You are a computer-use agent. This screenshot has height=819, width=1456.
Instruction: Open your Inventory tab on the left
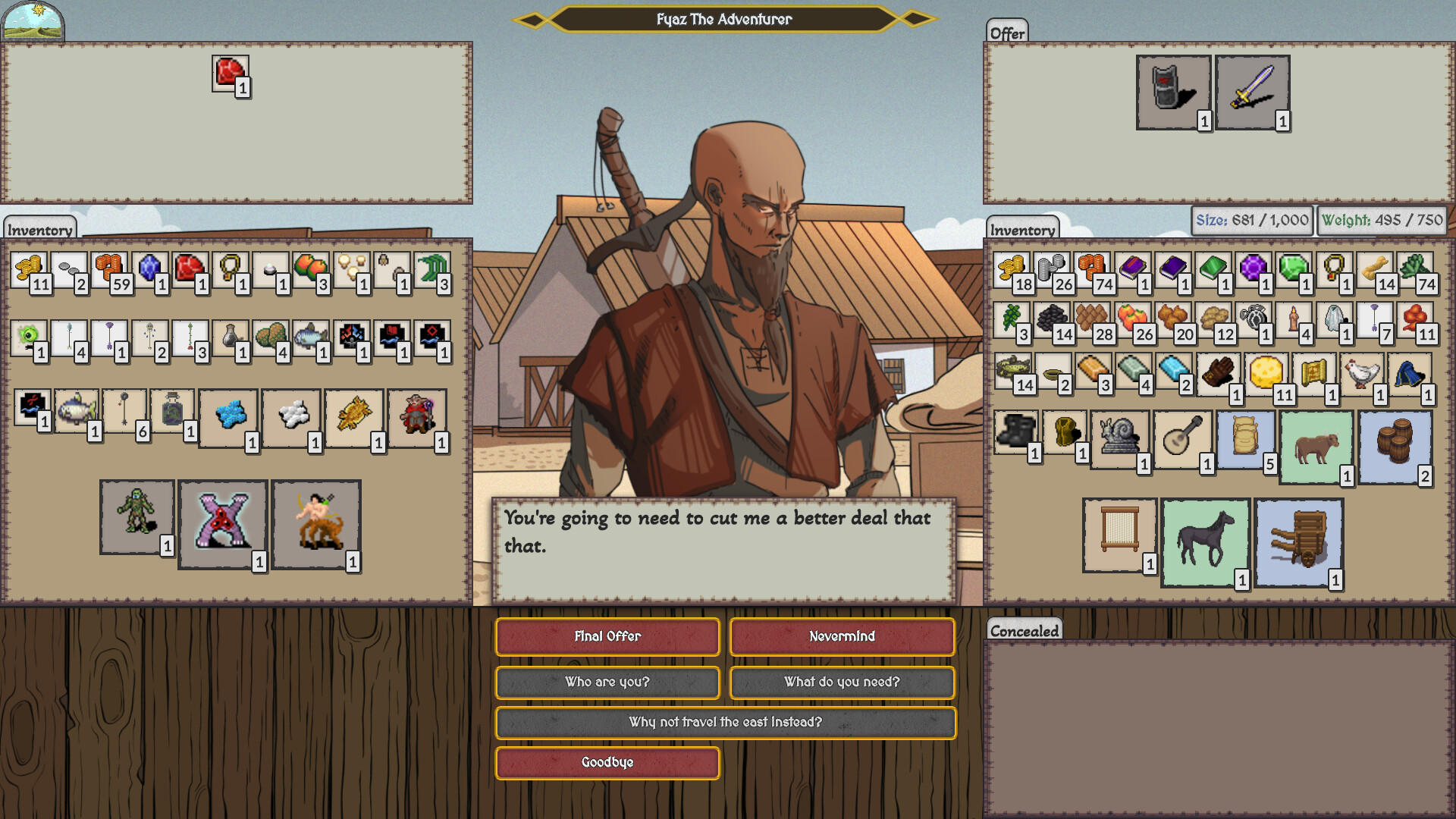[x=39, y=230]
